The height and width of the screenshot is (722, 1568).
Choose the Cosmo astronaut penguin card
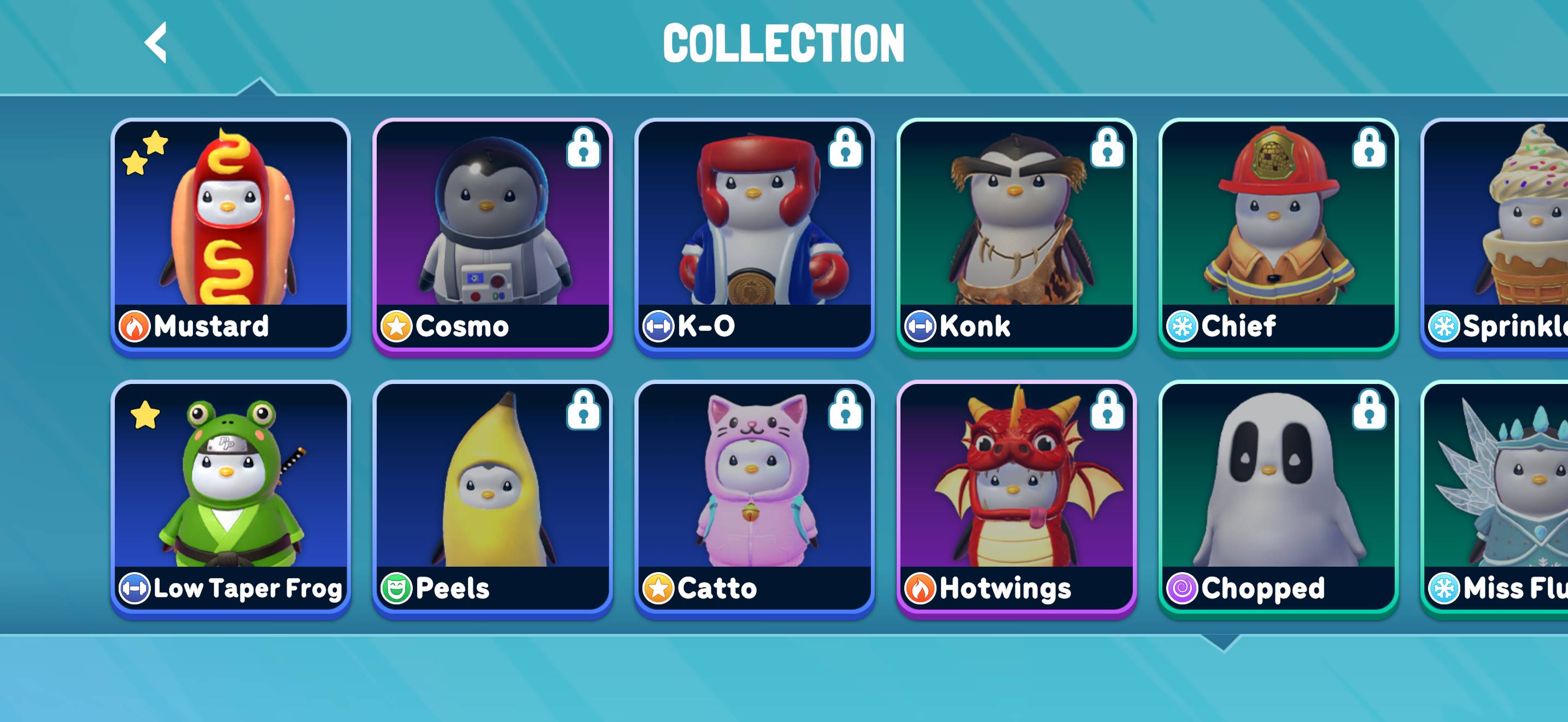(493, 234)
